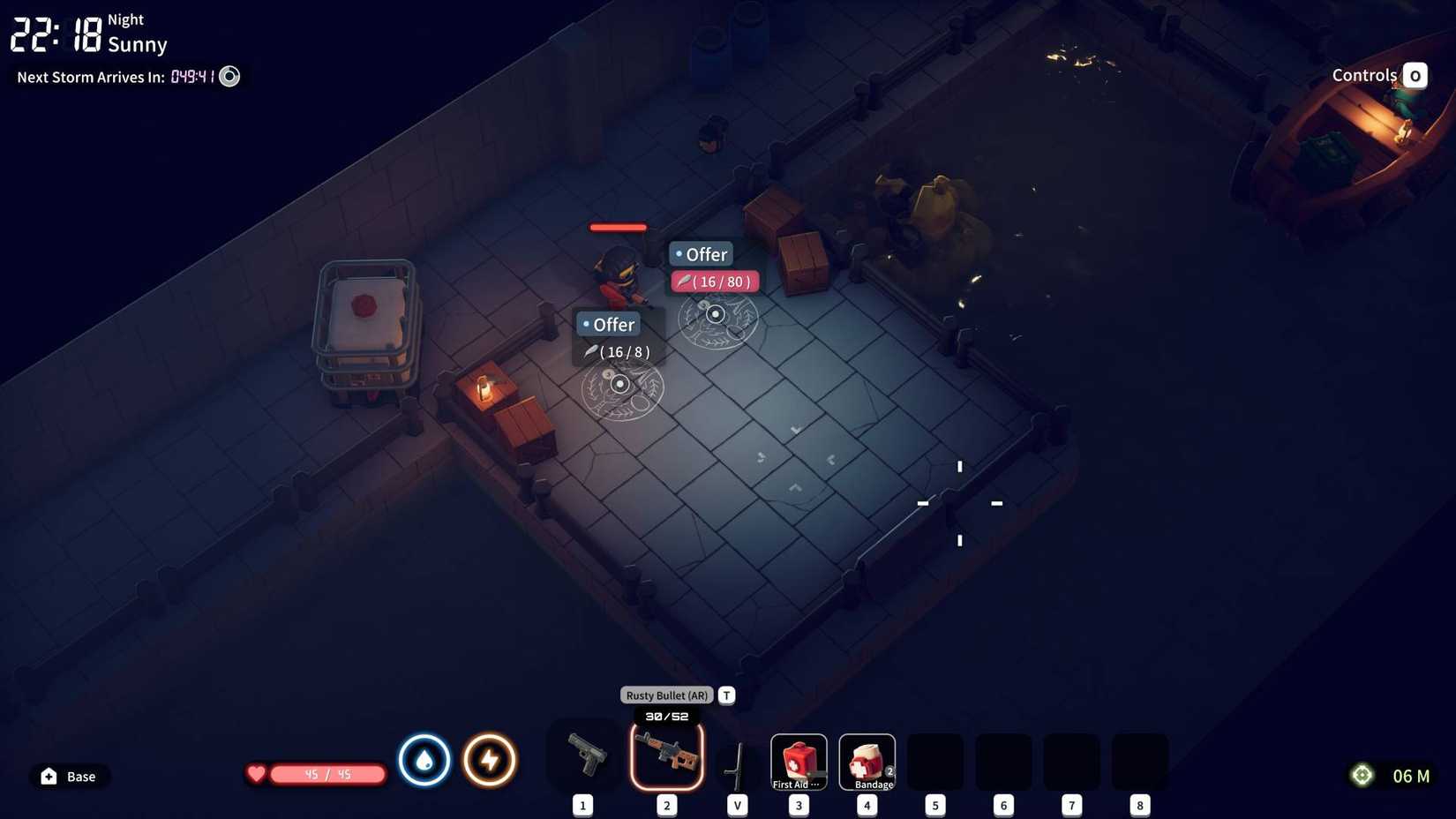Click the targeting crosshair reticle
Viewport: 1456px width, 819px height.
[x=958, y=503]
